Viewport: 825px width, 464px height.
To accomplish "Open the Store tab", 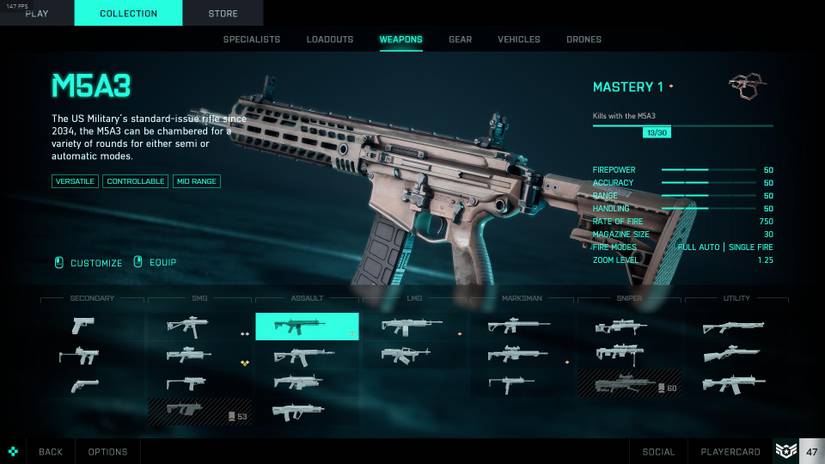I will [223, 13].
